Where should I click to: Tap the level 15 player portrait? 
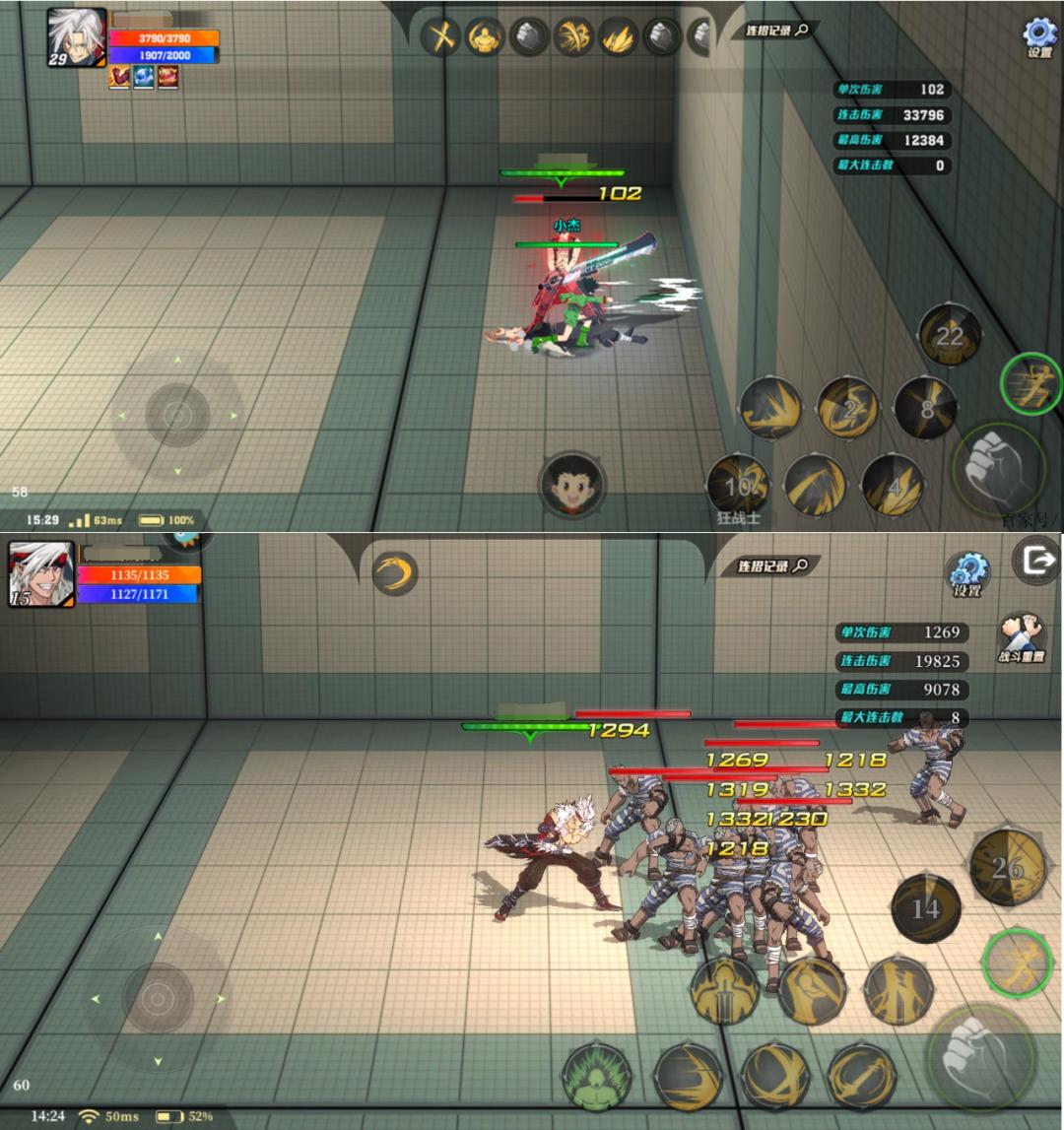(x=41, y=573)
